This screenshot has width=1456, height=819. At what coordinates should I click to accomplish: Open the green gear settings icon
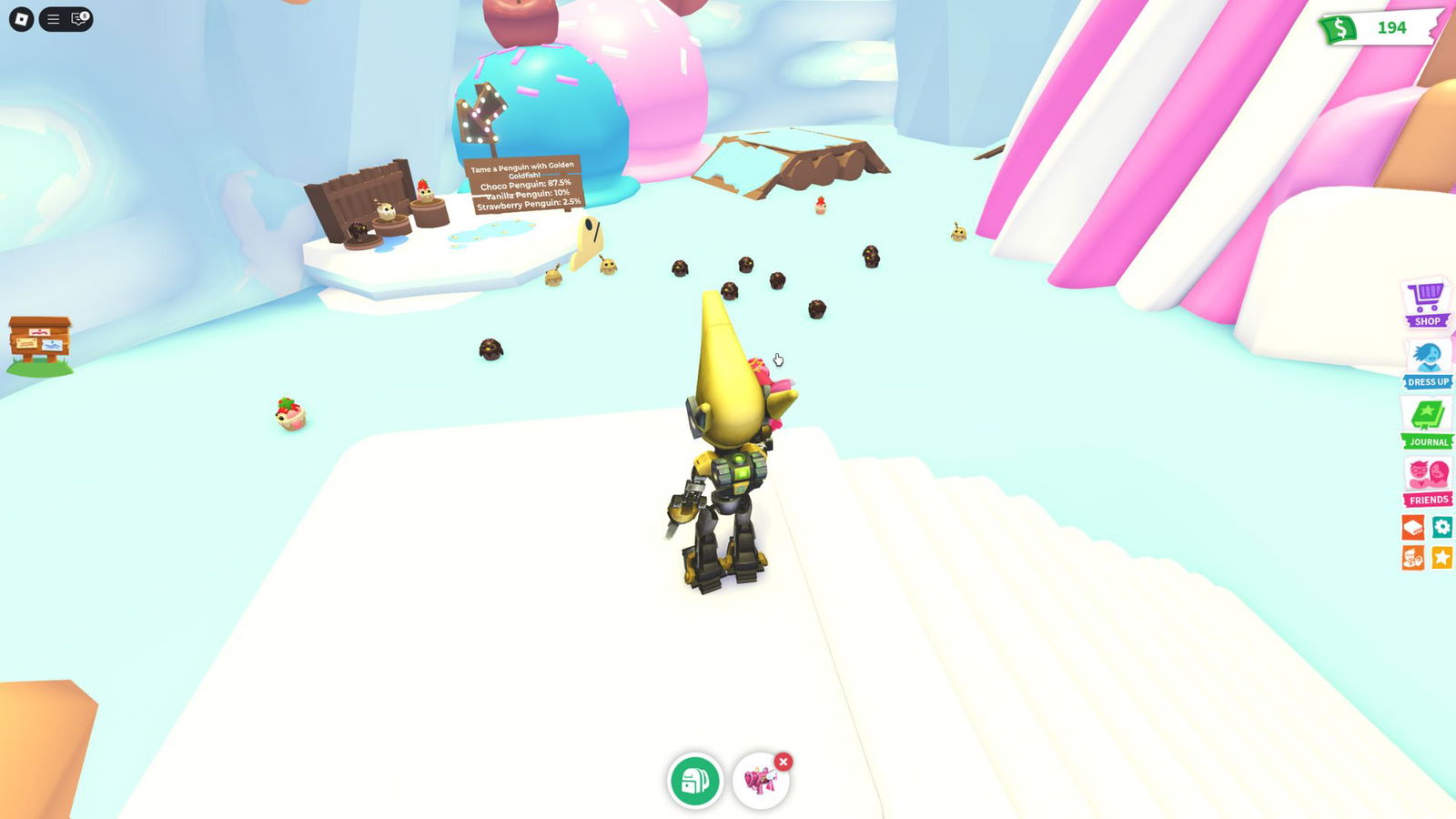pos(1443,529)
